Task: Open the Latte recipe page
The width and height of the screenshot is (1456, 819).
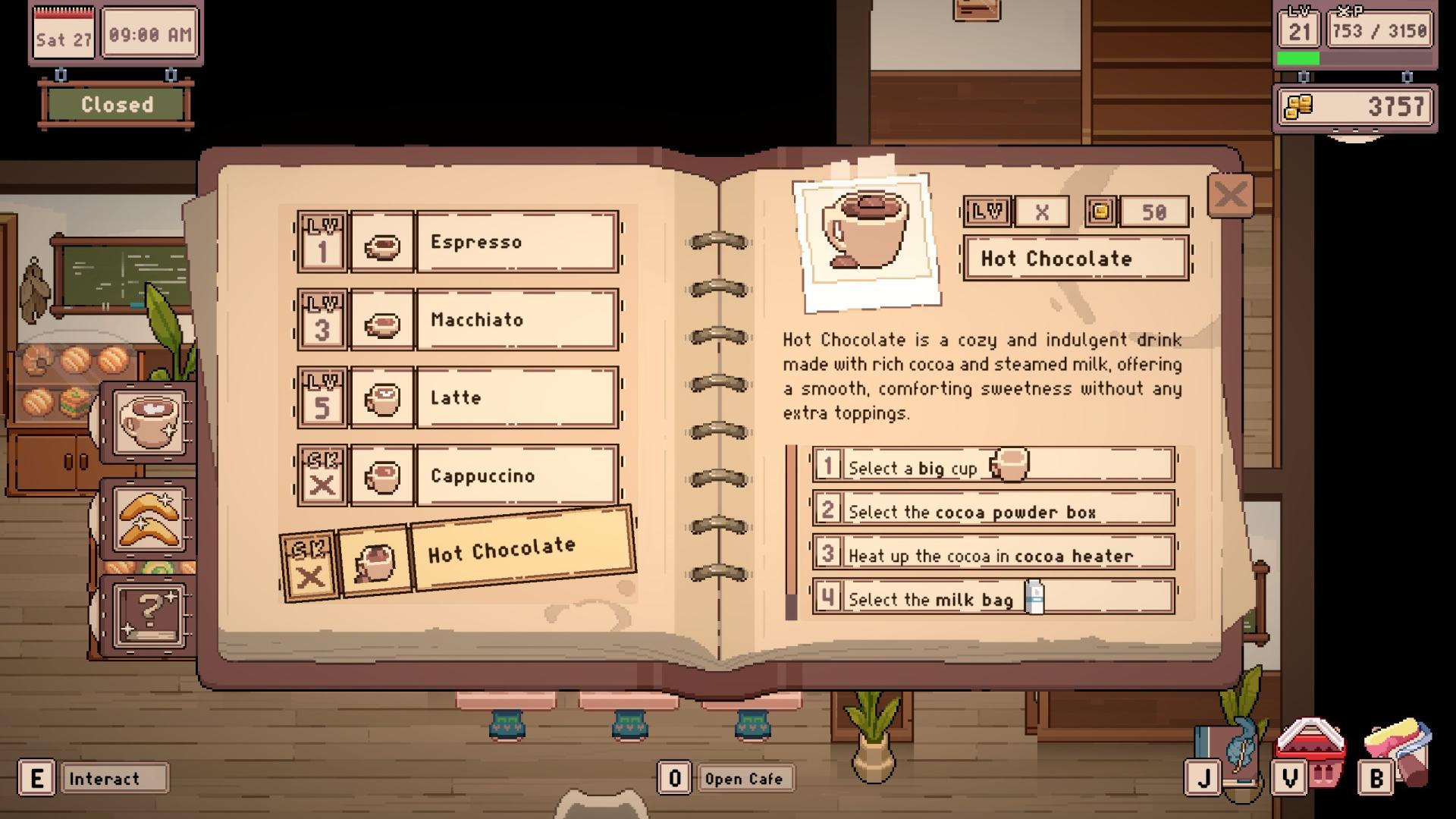Action: pos(516,398)
